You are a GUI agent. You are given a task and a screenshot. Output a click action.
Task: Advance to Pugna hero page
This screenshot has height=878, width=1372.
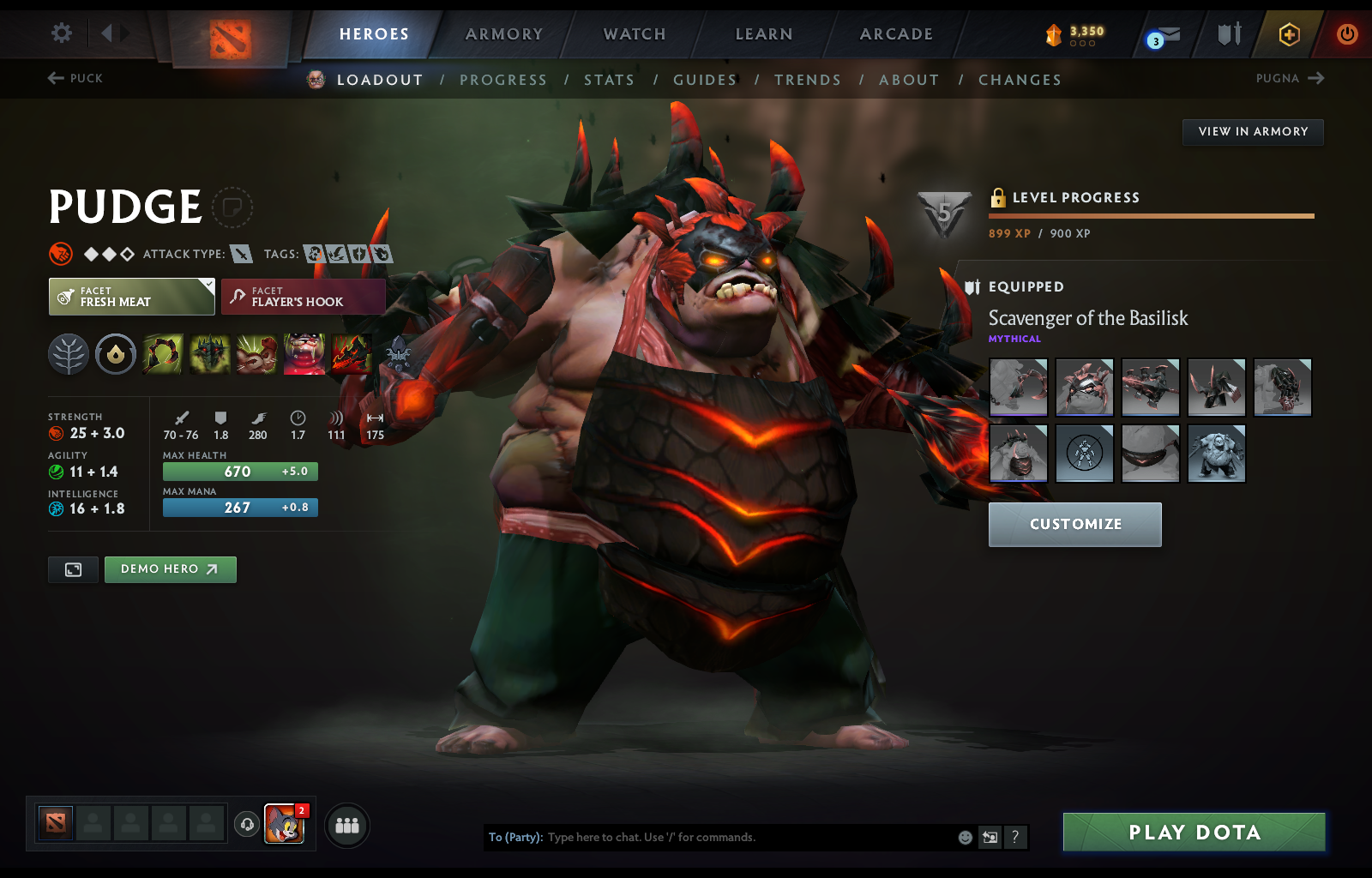coord(1291,78)
